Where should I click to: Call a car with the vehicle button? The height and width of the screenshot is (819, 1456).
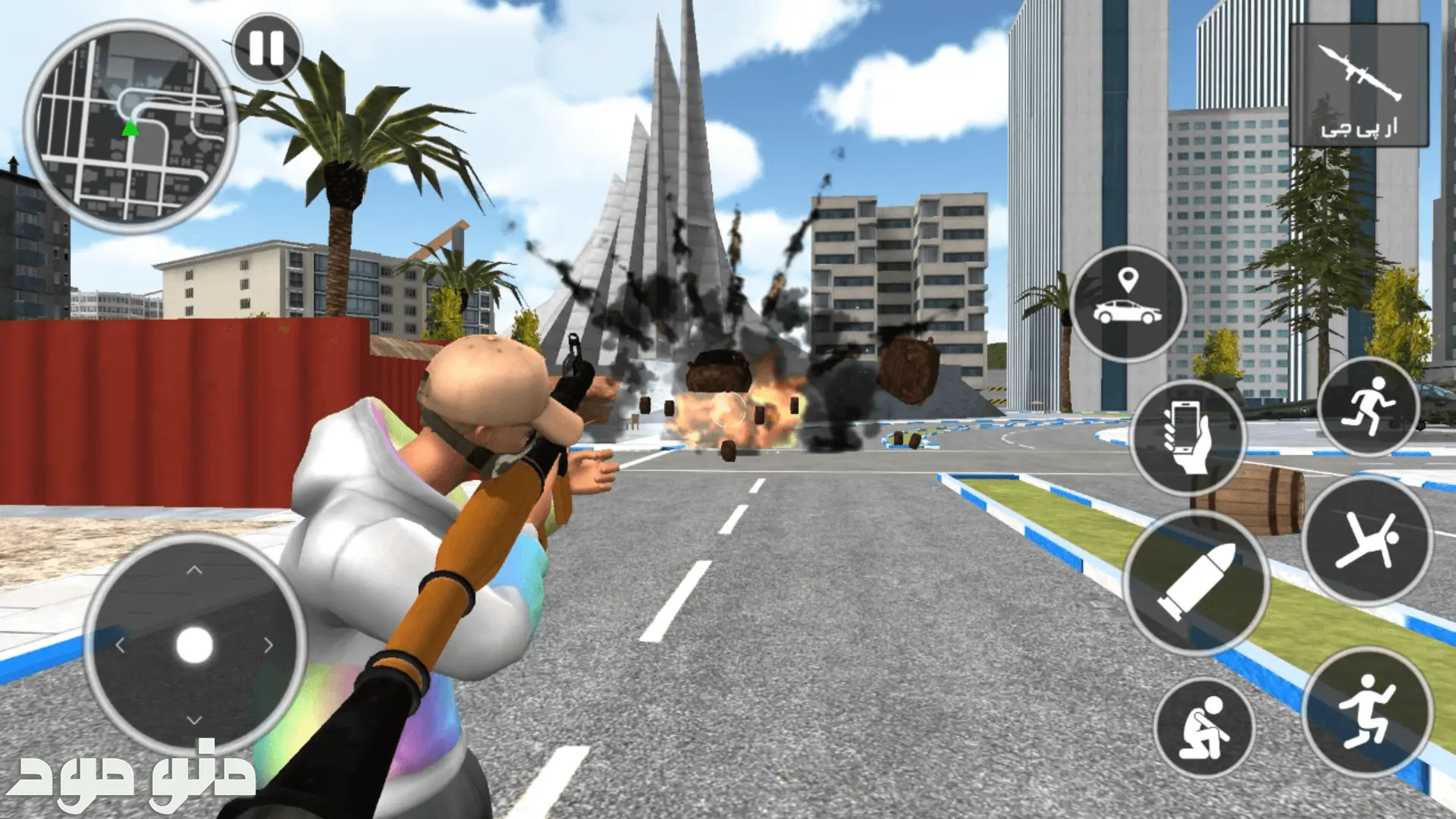click(x=1128, y=303)
